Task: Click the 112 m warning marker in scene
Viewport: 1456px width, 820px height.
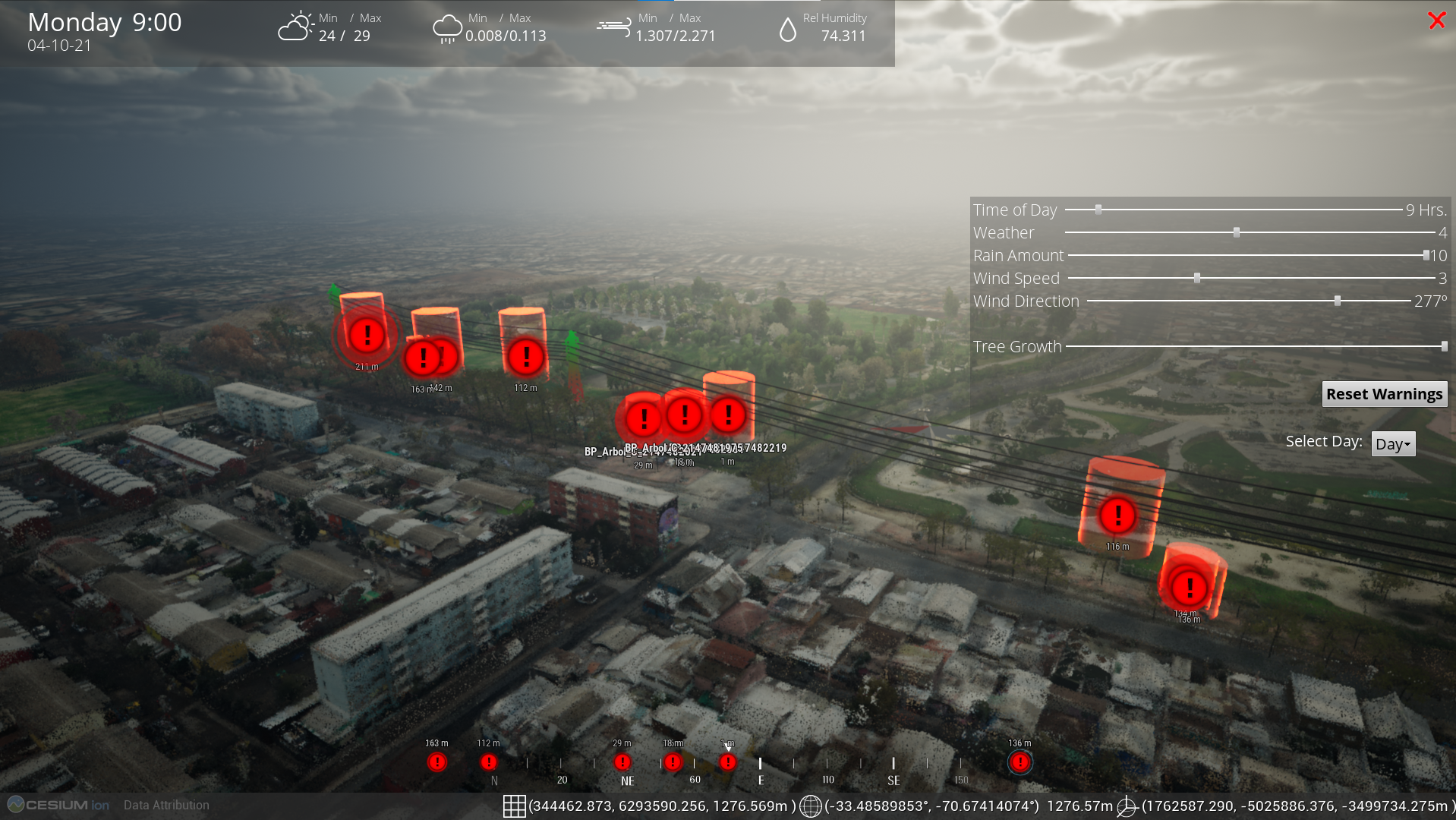Action: click(x=525, y=356)
